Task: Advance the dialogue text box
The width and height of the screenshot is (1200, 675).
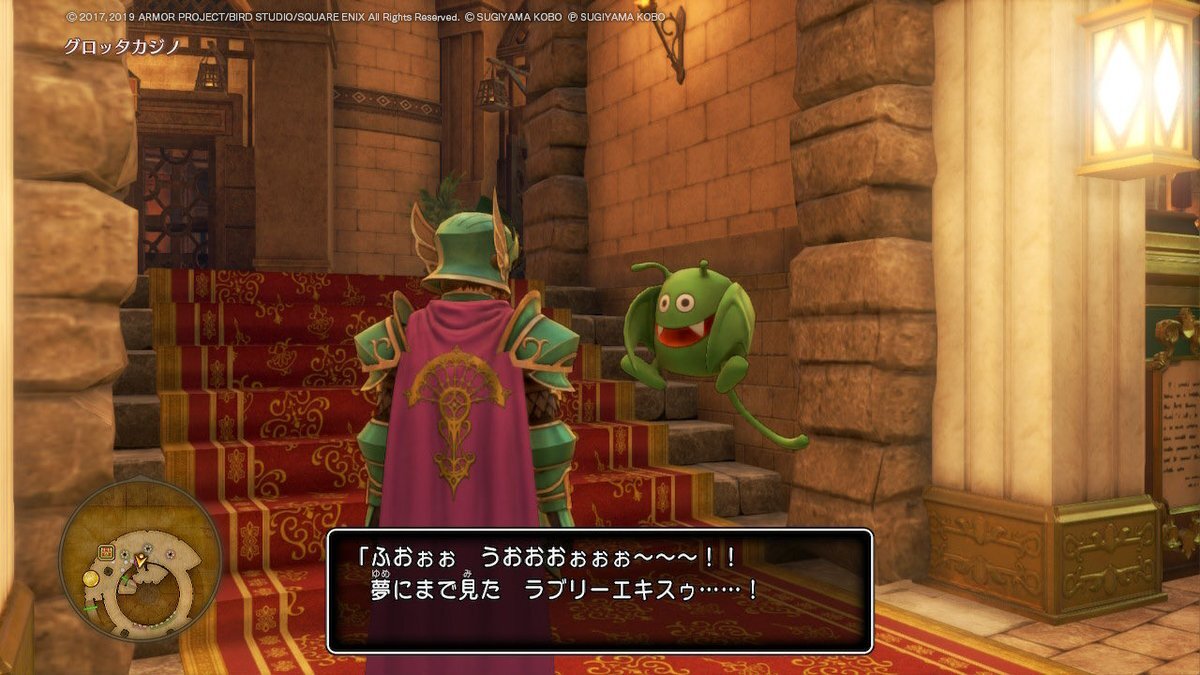Action: click(x=599, y=591)
